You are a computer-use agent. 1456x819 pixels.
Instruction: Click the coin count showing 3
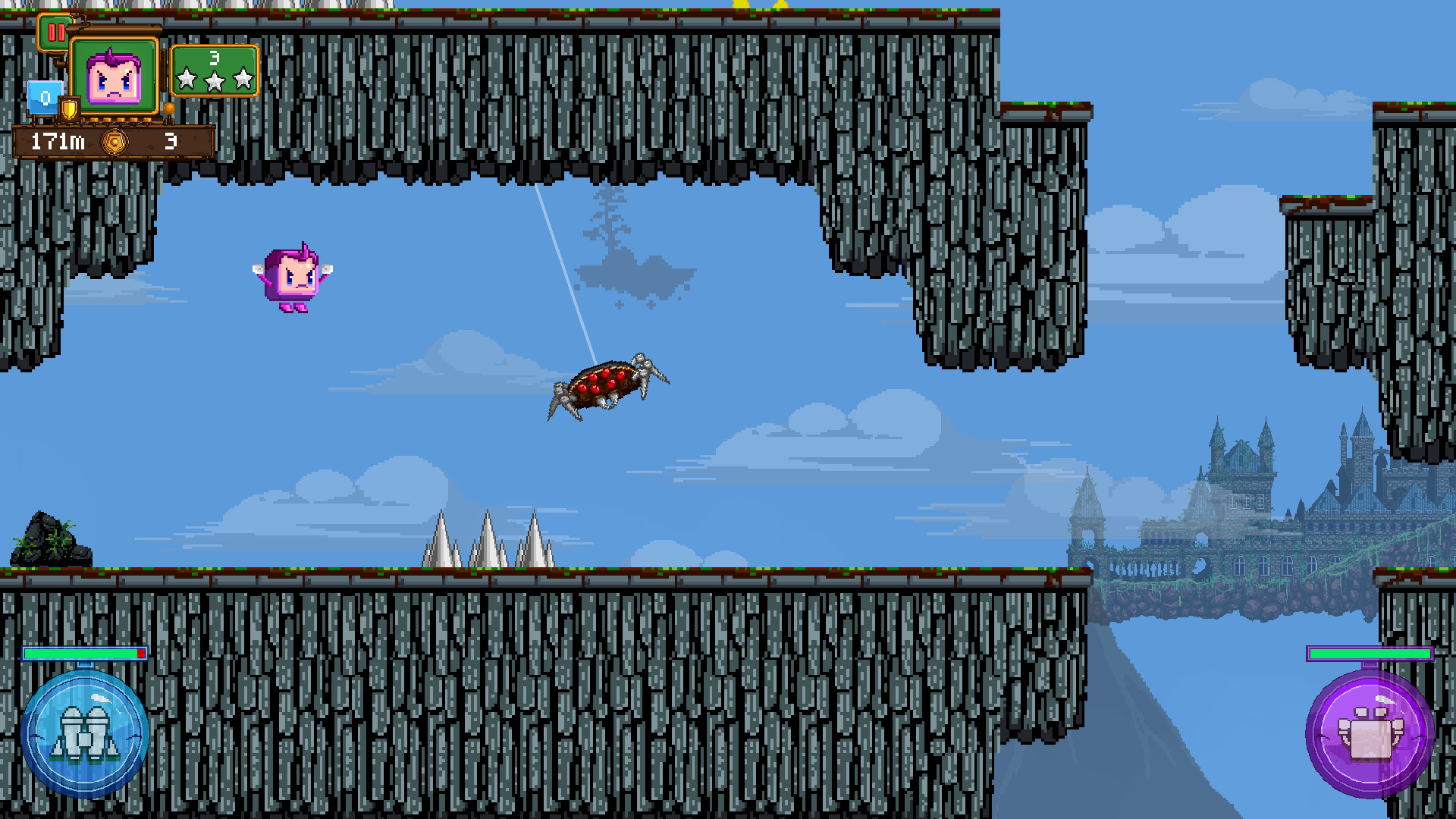coord(170,140)
